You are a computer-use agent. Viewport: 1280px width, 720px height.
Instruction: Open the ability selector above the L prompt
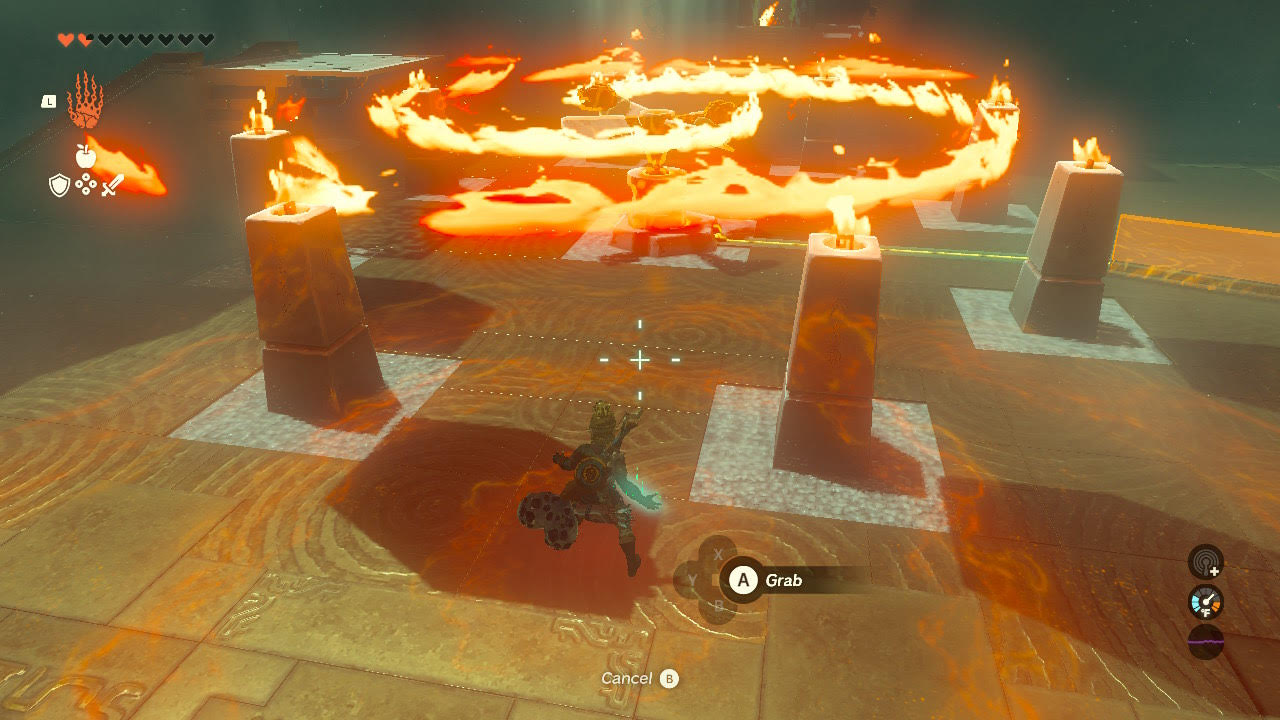tap(84, 100)
